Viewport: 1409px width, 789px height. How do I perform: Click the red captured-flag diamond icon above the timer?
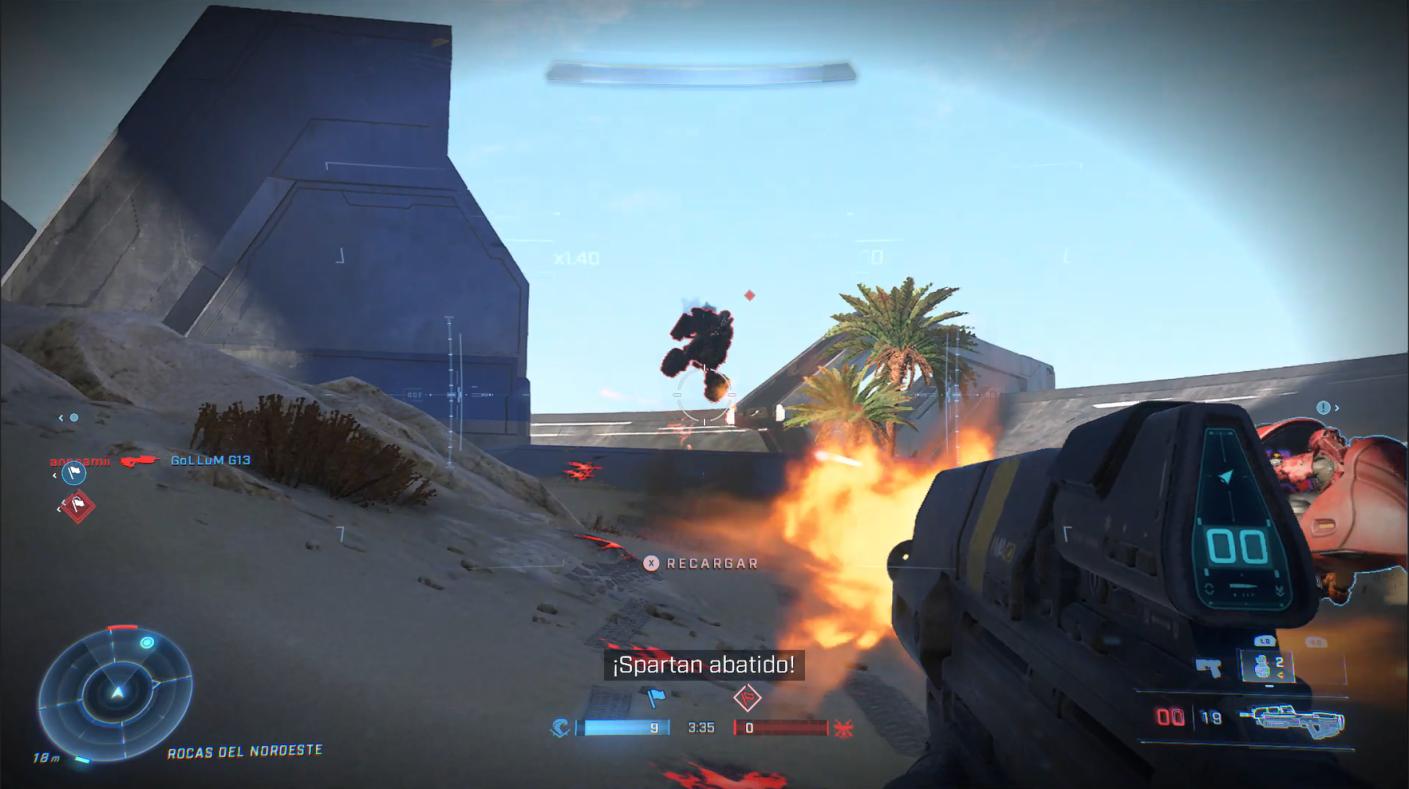[747, 697]
